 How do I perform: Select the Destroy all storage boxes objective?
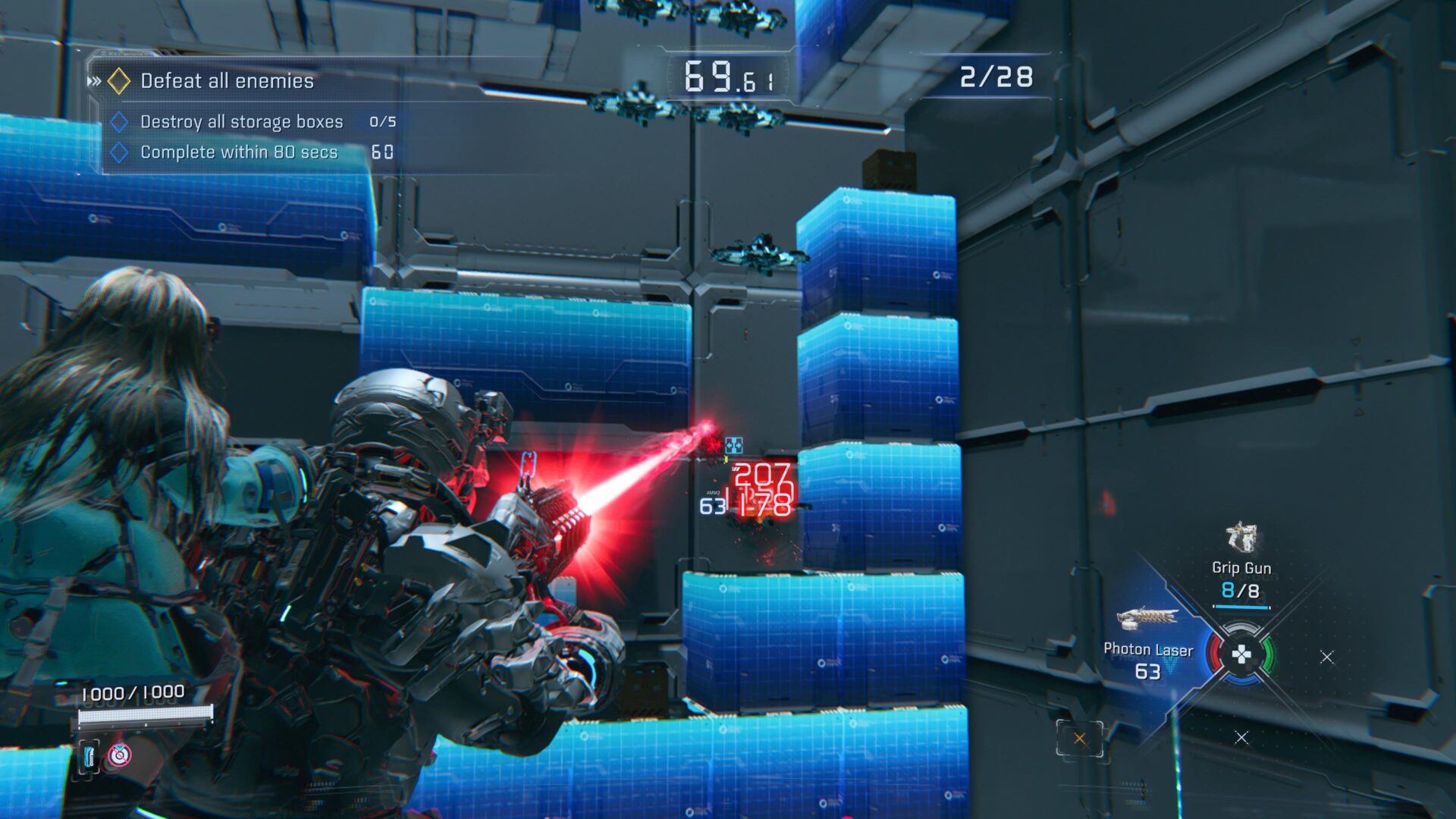pos(241,122)
